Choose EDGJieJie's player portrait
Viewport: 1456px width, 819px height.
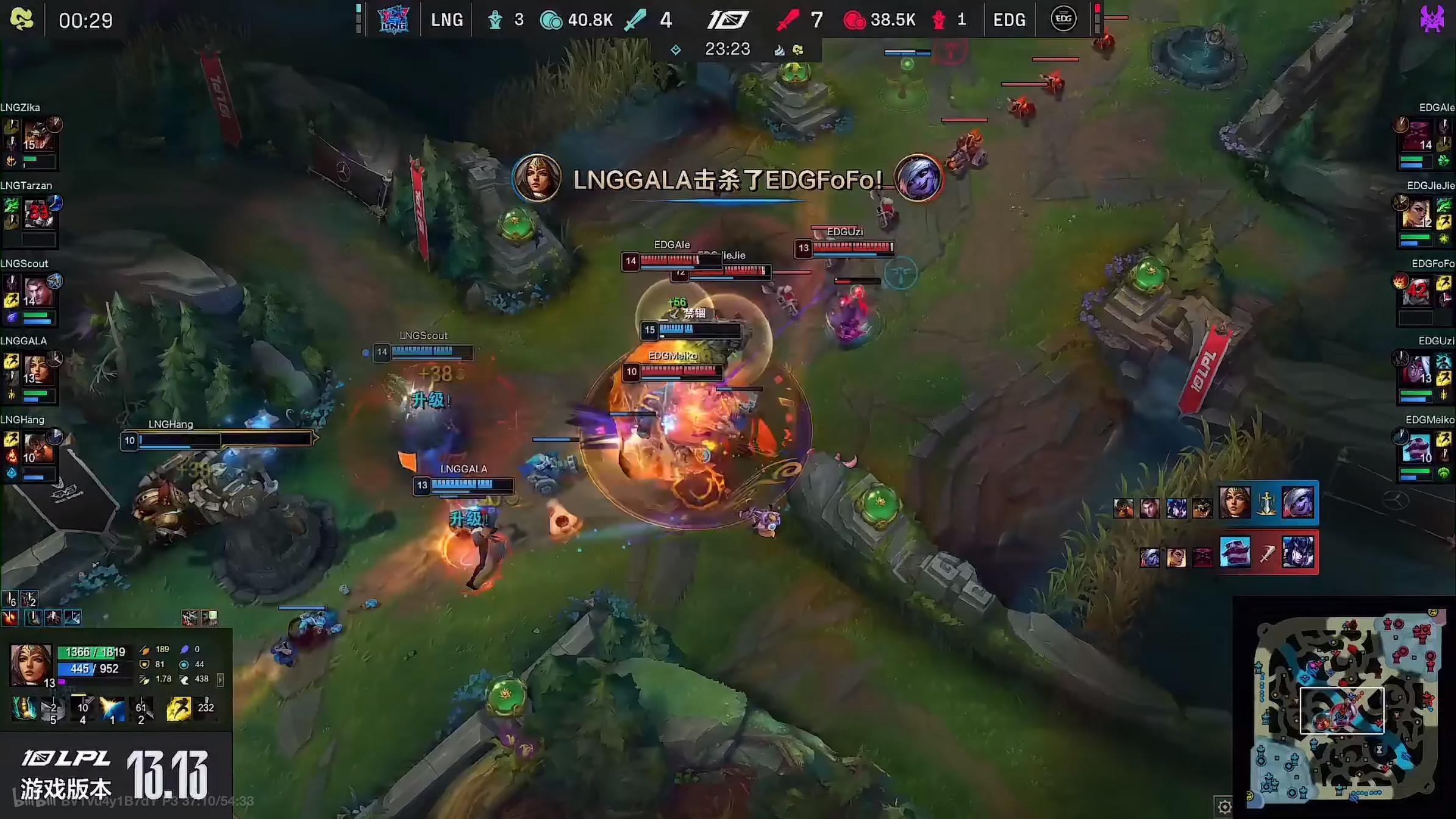pyautogui.click(x=1417, y=214)
